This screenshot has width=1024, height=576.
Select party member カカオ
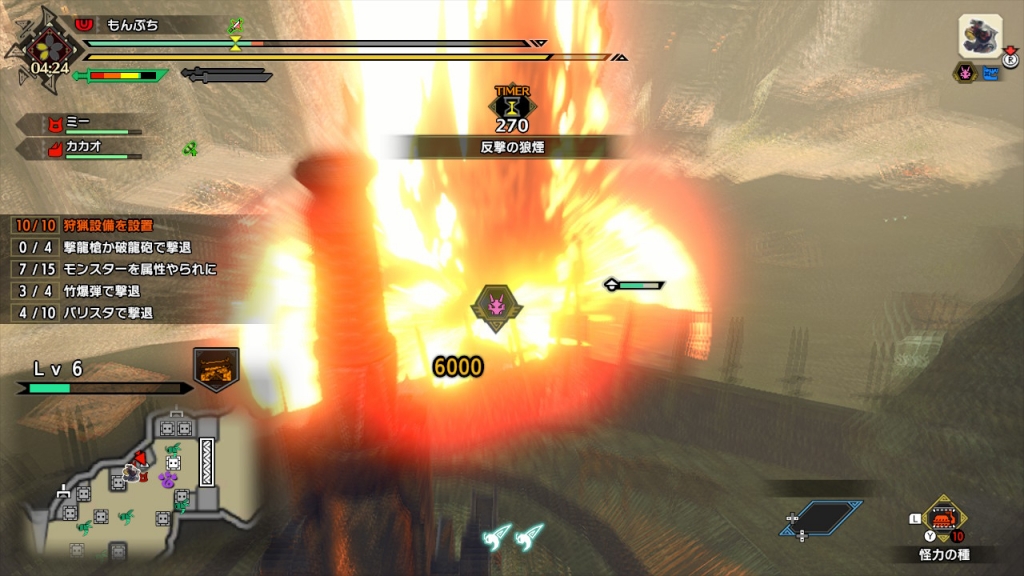tap(85, 148)
